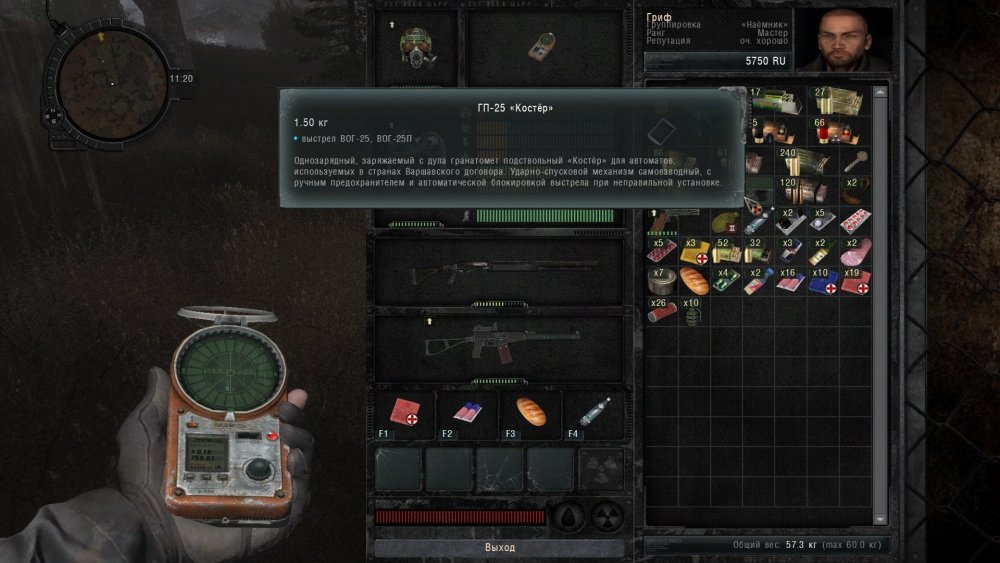Click the «Выход» exit button

point(499,548)
